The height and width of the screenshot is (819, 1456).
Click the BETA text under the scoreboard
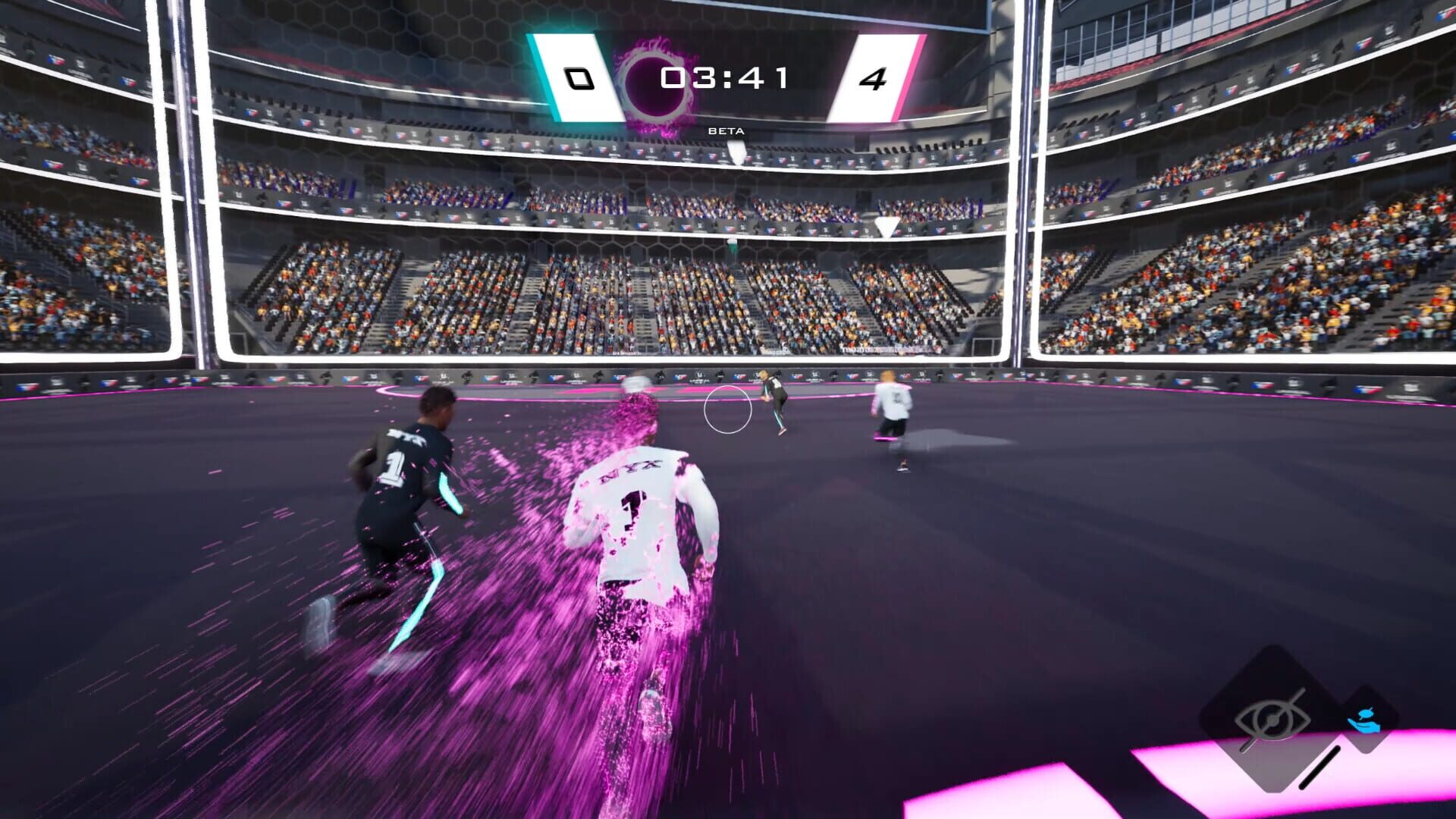726,130
